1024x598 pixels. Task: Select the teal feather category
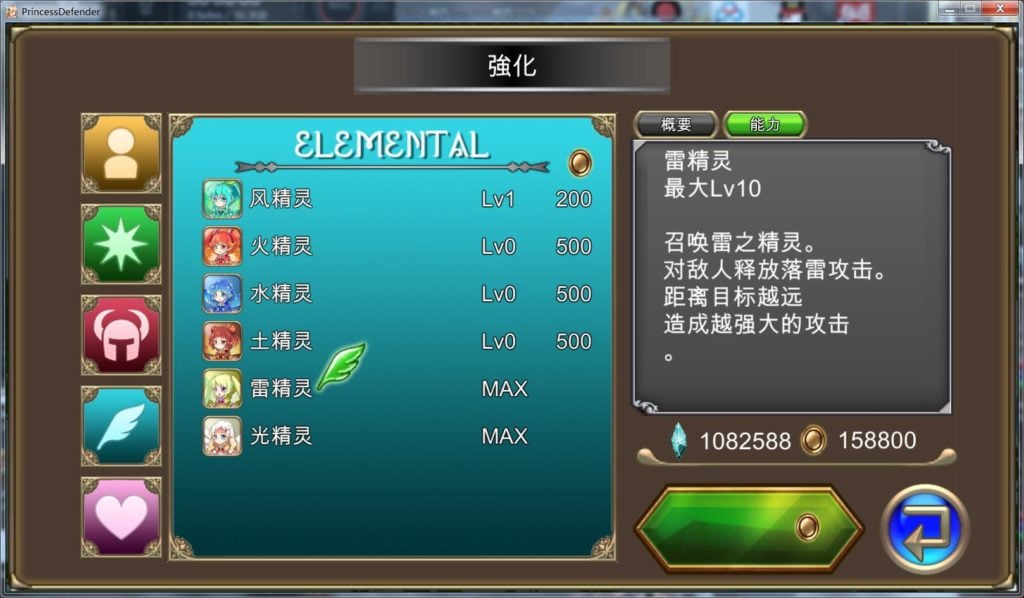click(121, 426)
